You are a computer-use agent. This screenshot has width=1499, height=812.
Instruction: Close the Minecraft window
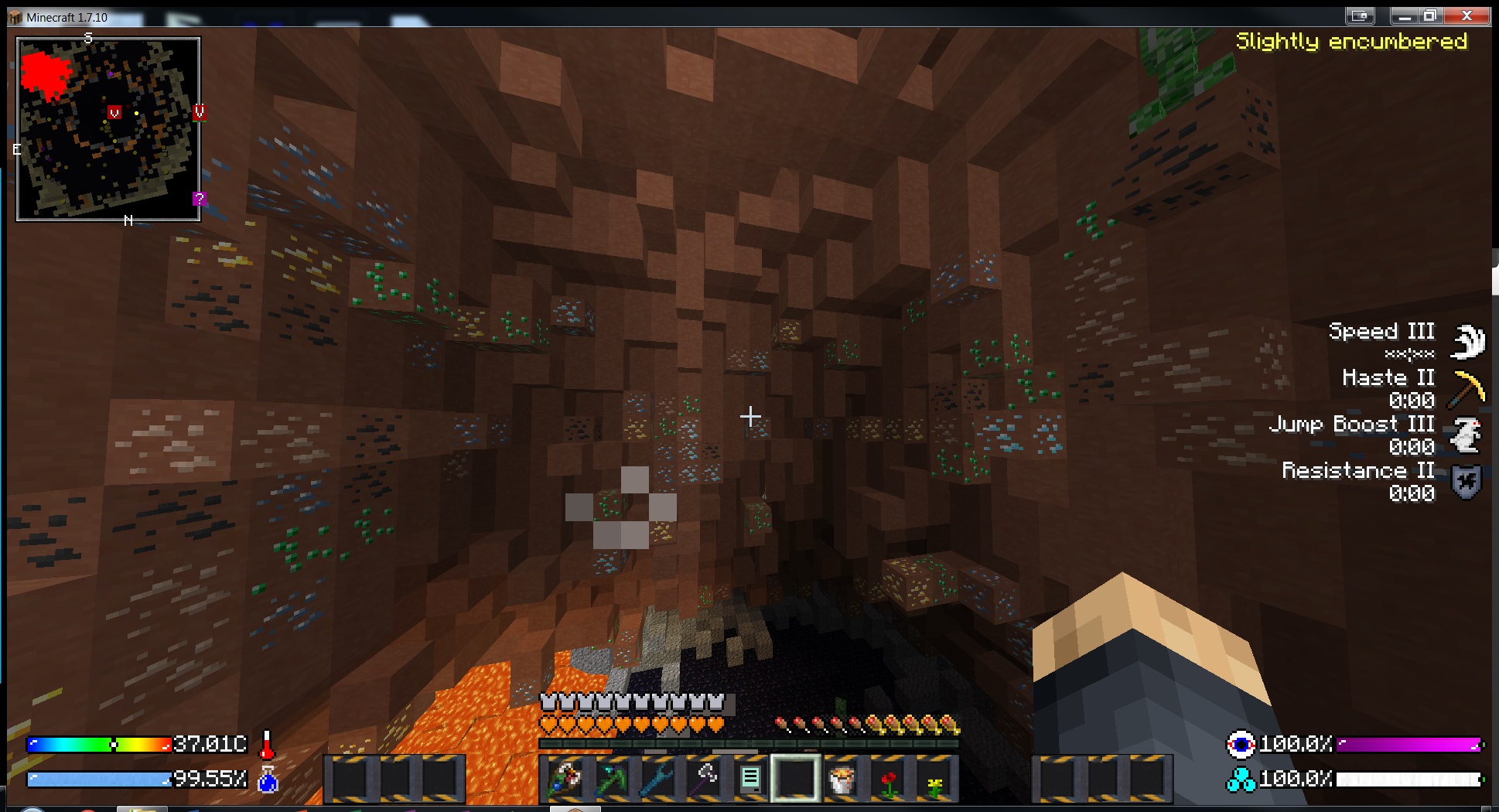click(x=1466, y=15)
